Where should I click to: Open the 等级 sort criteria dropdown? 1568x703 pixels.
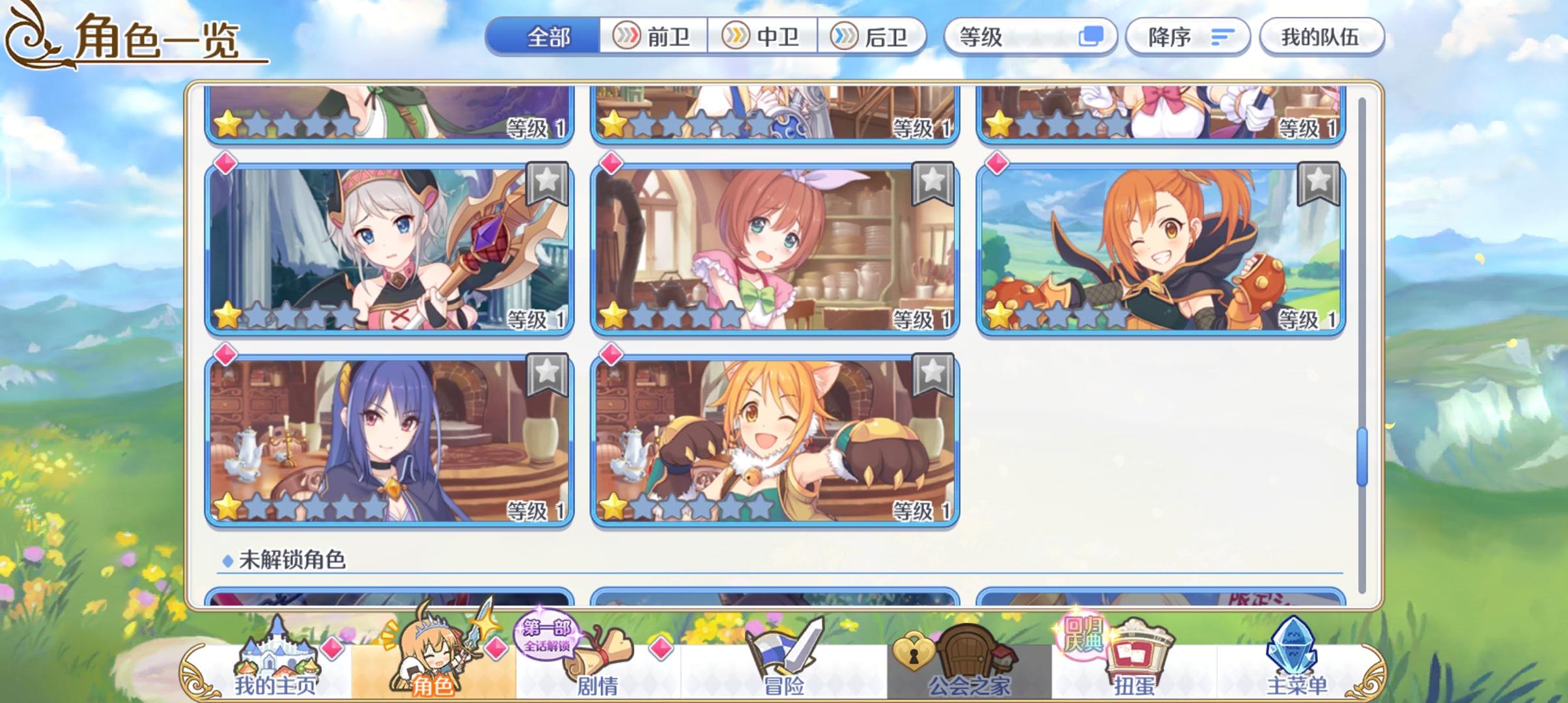(1032, 37)
